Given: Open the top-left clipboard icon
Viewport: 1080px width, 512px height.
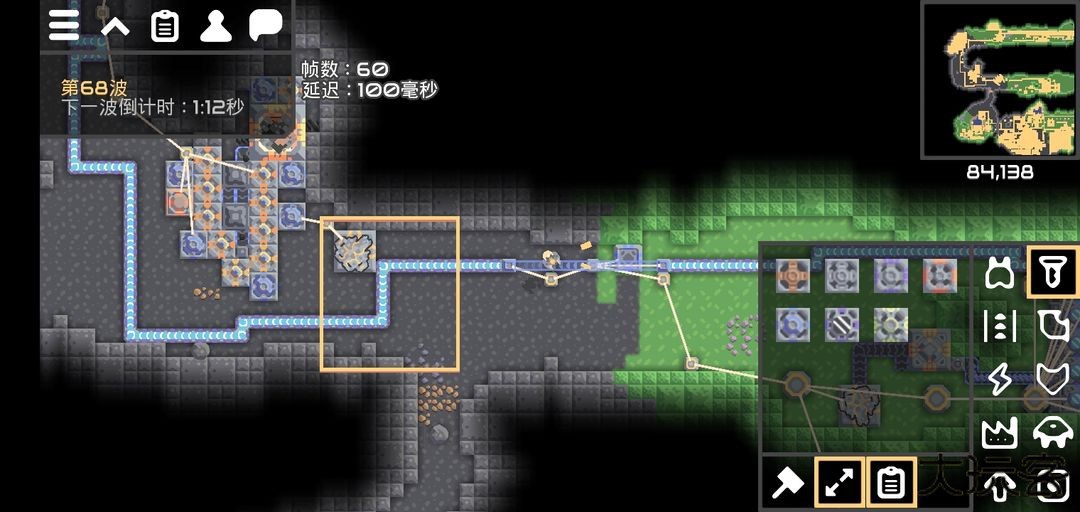Looking at the screenshot, I should click(x=165, y=26).
